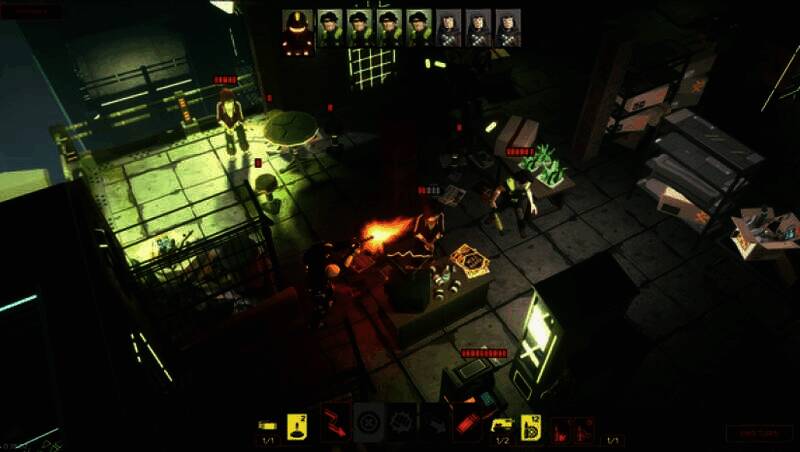The image size is (800, 452).
Task: End the current turn
Action: point(758,433)
